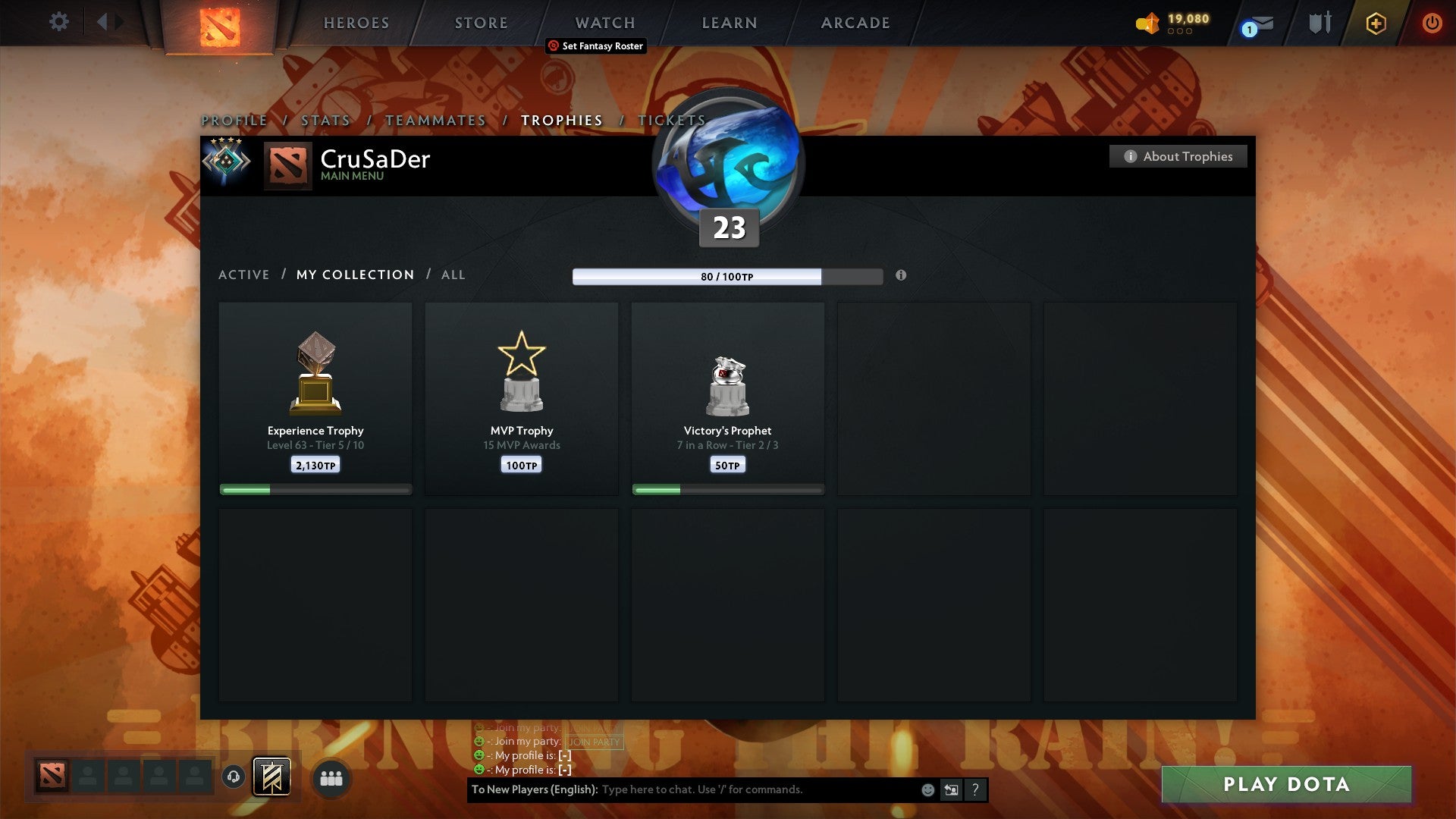Image resolution: width=1456 pixels, height=819 pixels.
Task: Open the chat emoticon picker
Action: 928,789
